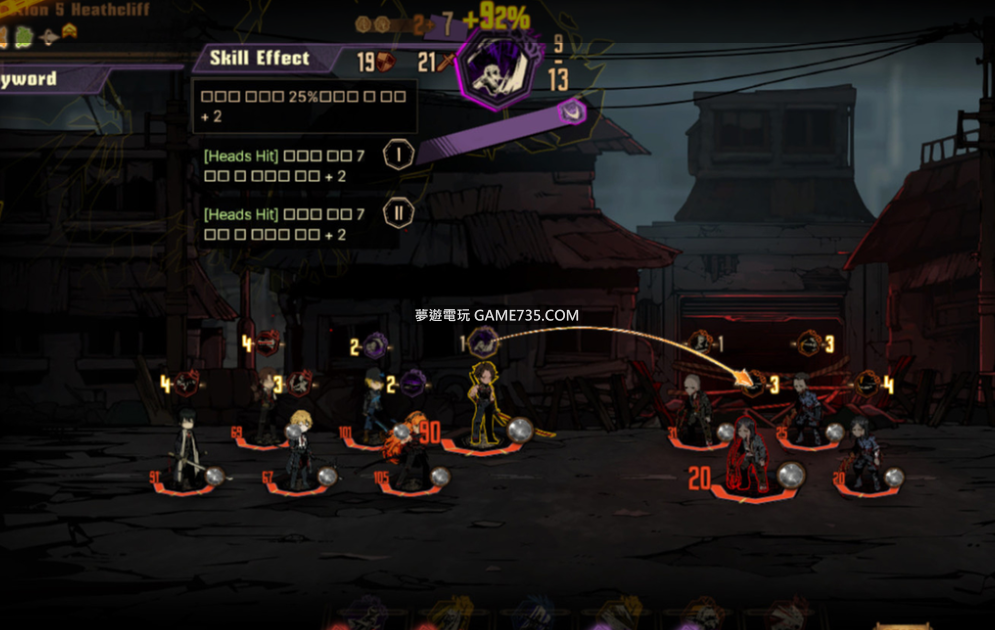This screenshot has width=995, height=630.
Task: Open the Keyword tab
Action: point(40,79)
